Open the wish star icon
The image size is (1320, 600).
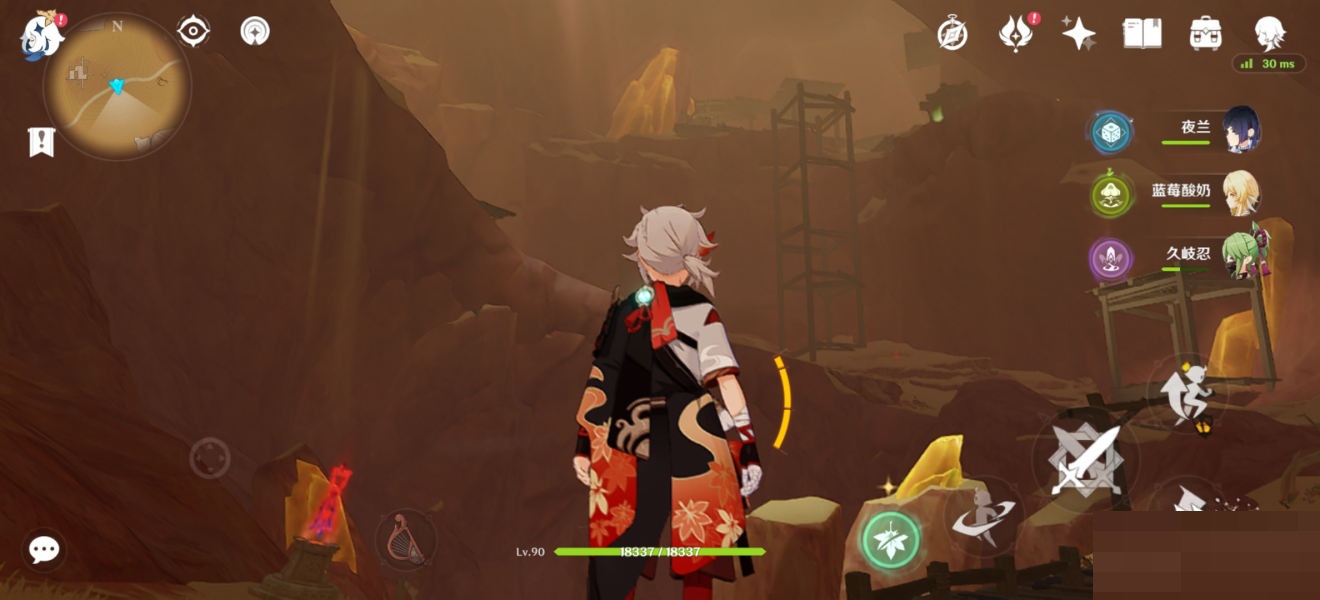coord(1079,34)
